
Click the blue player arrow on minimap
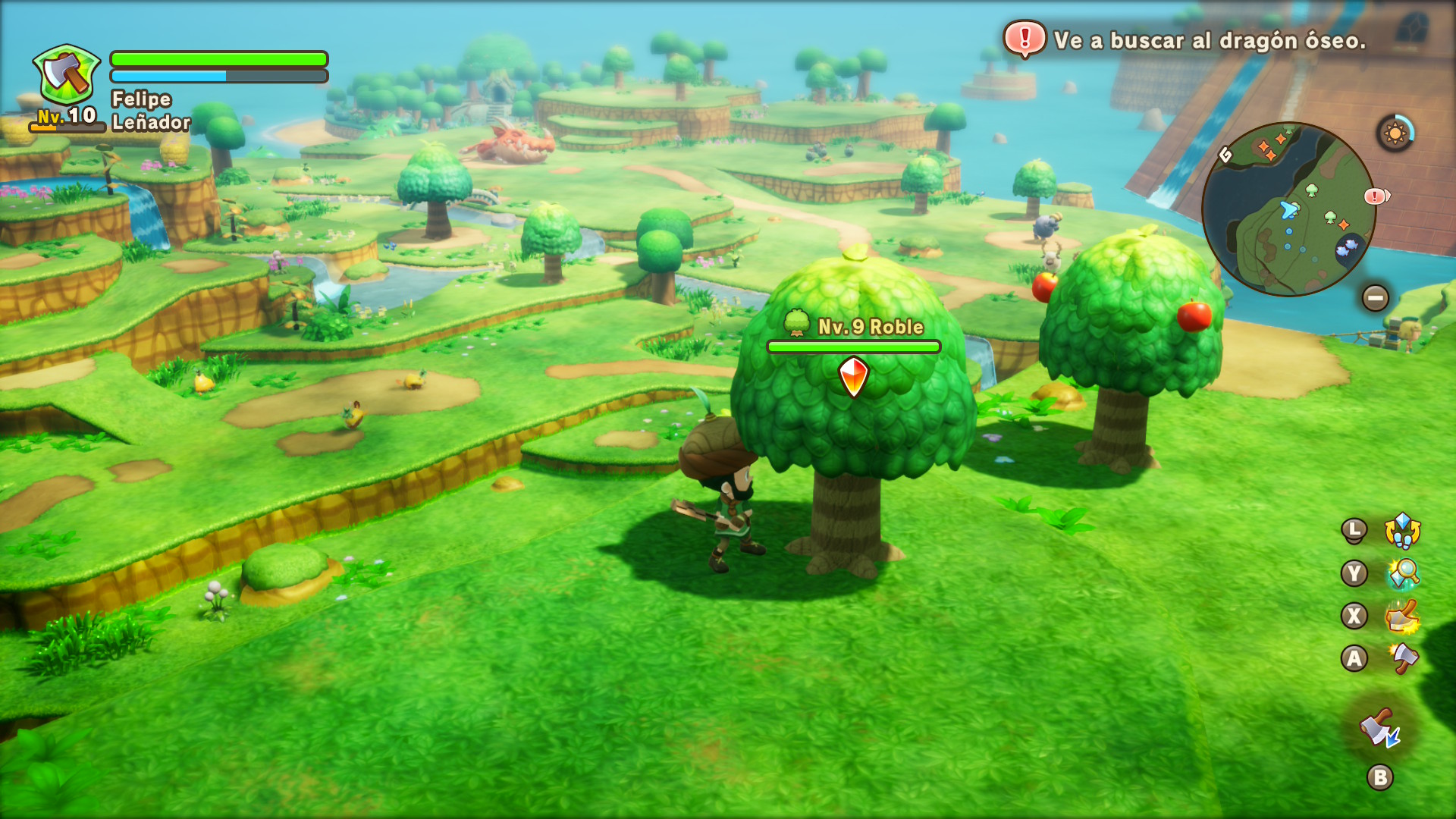coord(1288,209)
